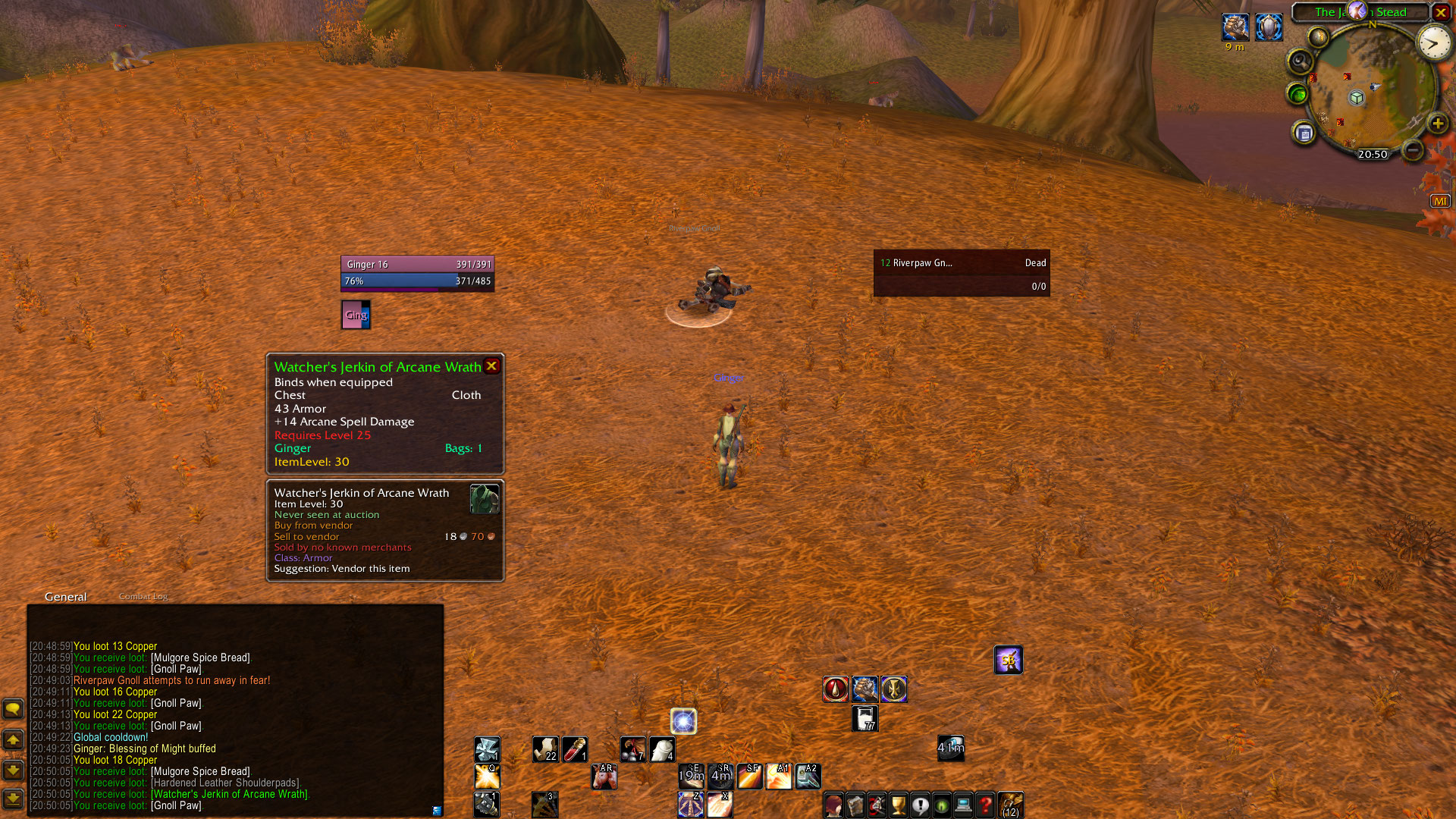Click the red question mark help icon
Viewport: 1456px width, 819px height.
point(985,805)
